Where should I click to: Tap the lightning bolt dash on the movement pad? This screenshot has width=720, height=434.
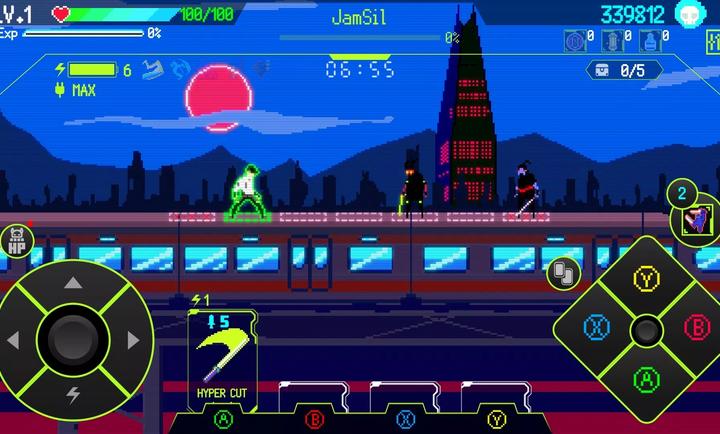coord(72,393)
